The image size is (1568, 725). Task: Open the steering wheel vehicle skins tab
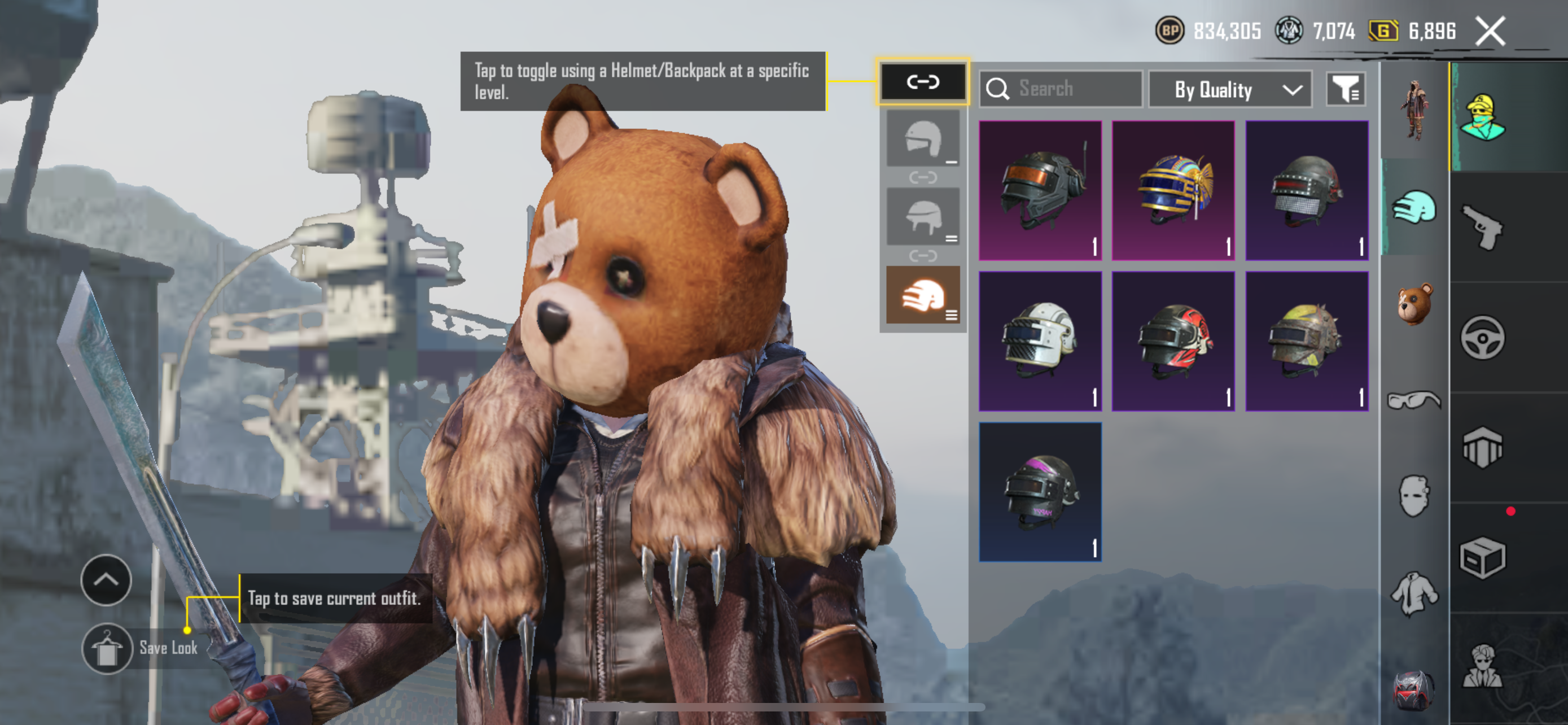[x=1482, y=337]
